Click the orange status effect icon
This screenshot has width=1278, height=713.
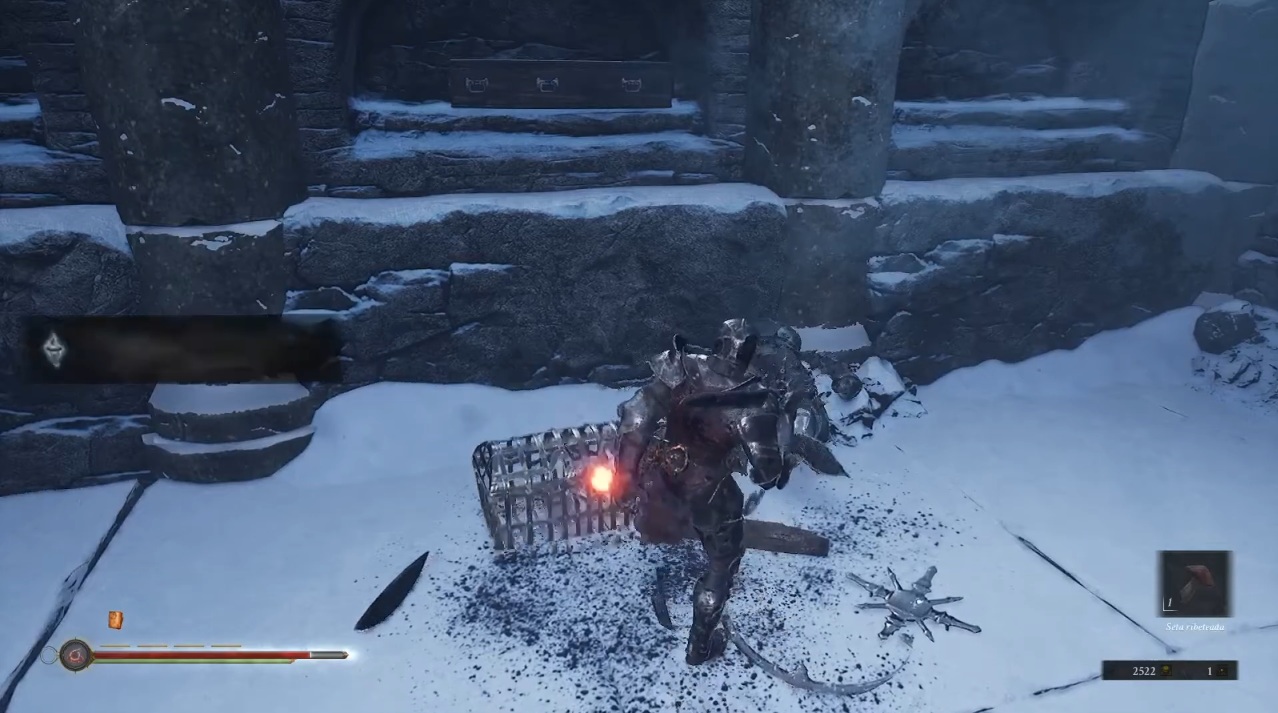[115, 620]
